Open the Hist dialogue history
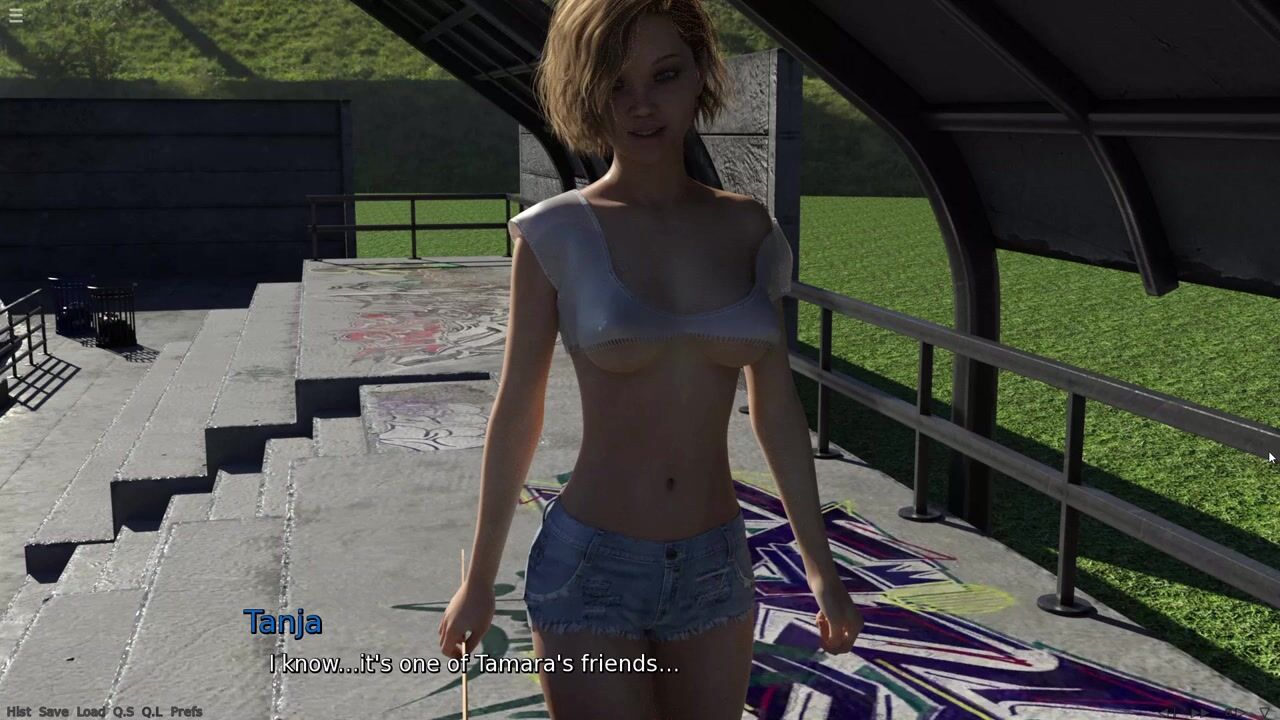 18,712
